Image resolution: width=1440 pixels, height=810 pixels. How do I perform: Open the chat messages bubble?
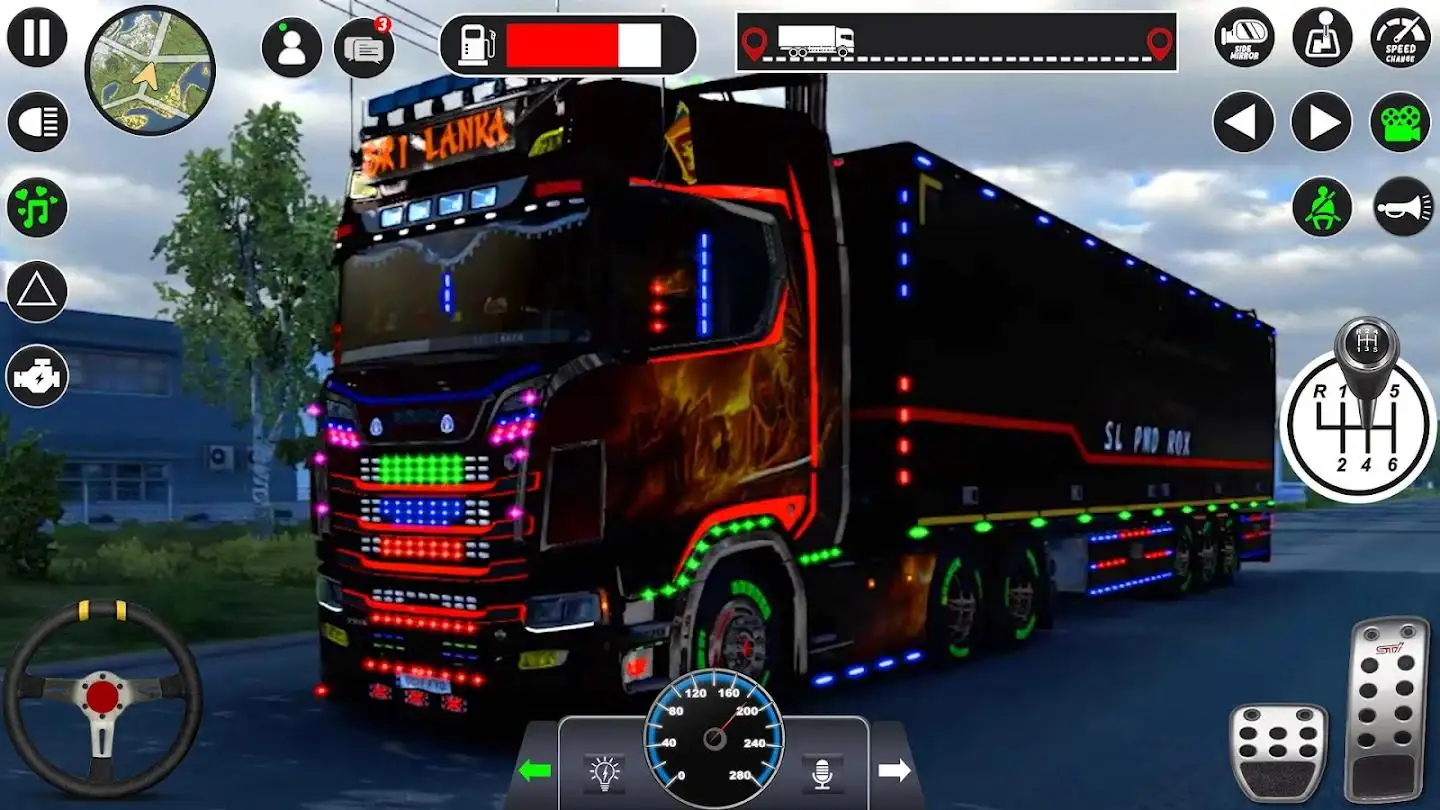pyautogui.click(x=363, y=47)
